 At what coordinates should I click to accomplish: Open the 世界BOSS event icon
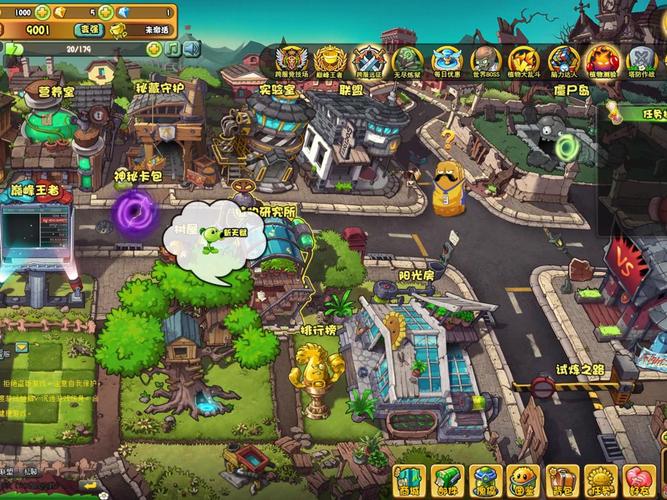[x=485, y=62]
